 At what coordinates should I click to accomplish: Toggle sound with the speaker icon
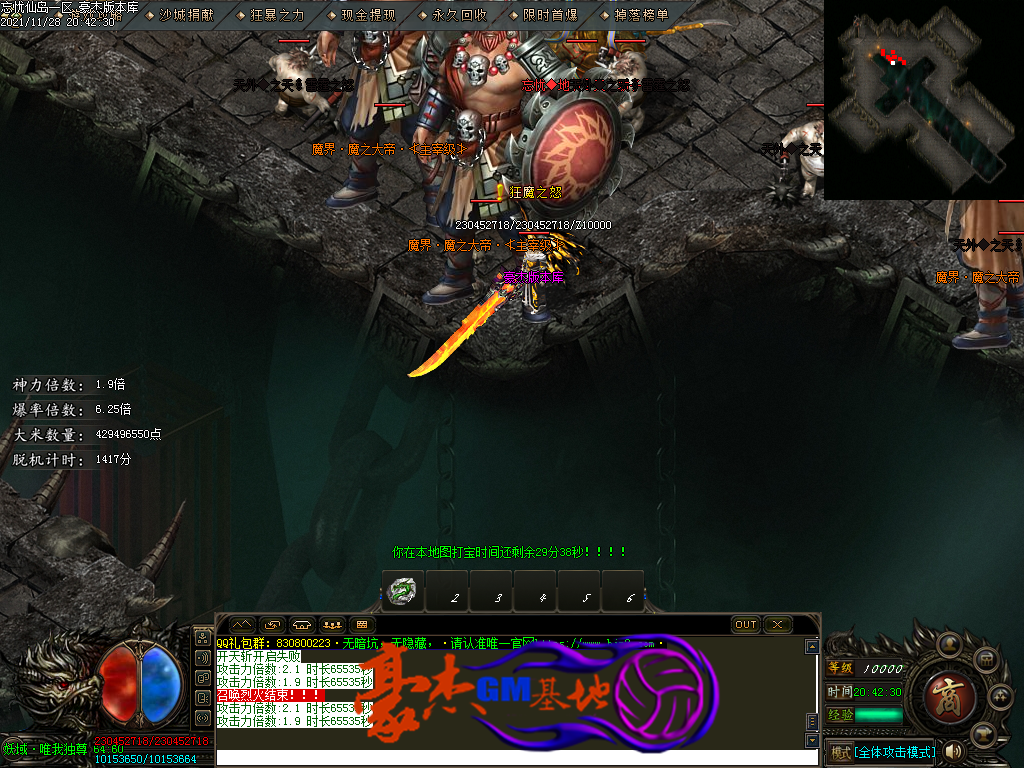point(953,751)
